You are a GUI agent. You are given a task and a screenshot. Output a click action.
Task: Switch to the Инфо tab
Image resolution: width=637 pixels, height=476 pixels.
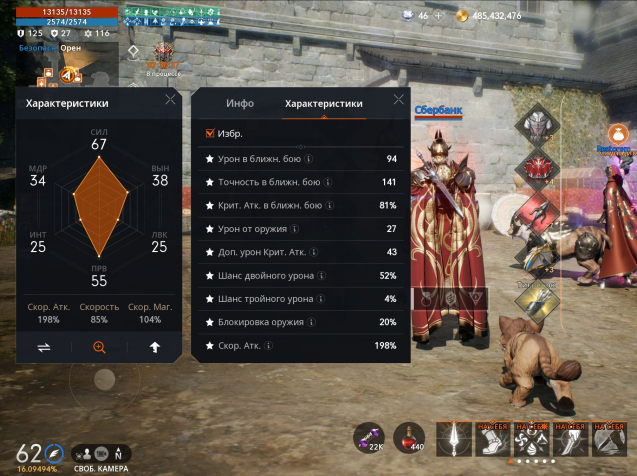click(x=240, y=103)
